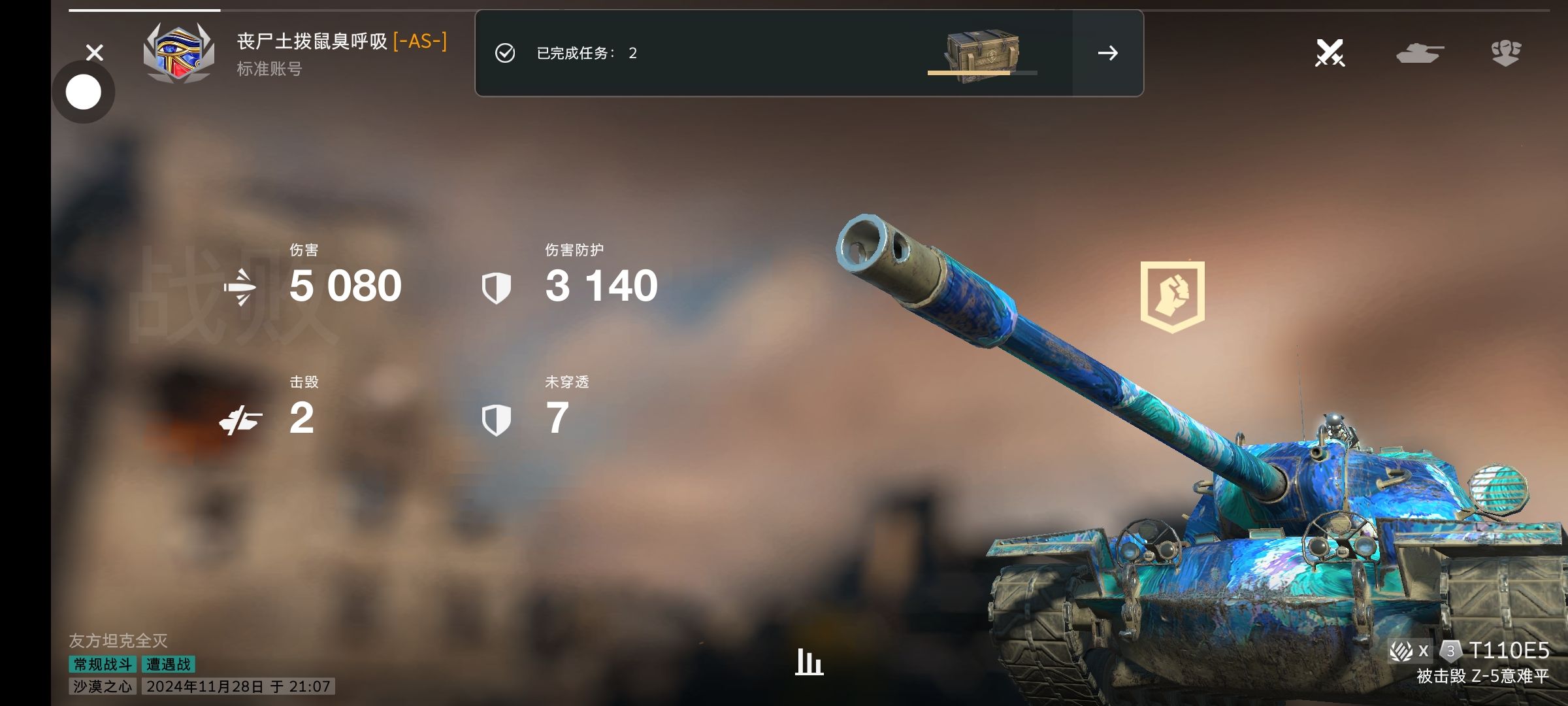Switch to the tank details tab
1568x706 pixels.
tap(1419, 53)
